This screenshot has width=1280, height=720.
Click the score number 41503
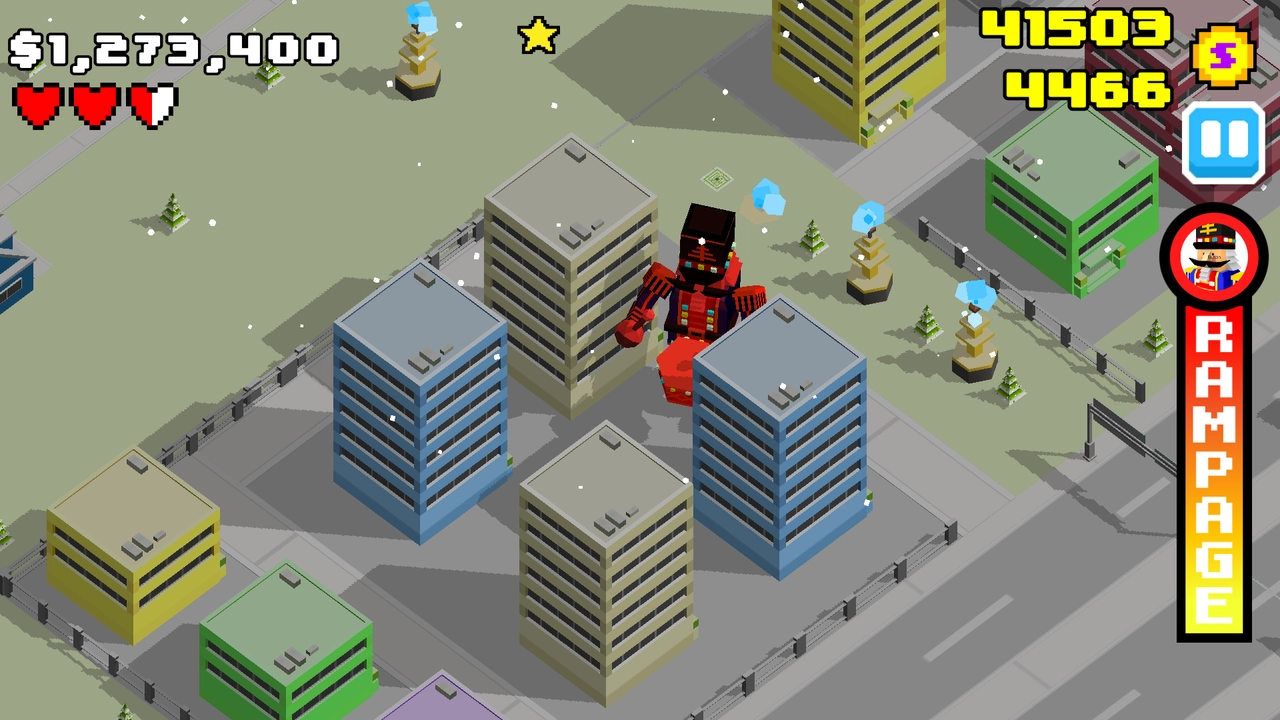tap(1076, 30)
